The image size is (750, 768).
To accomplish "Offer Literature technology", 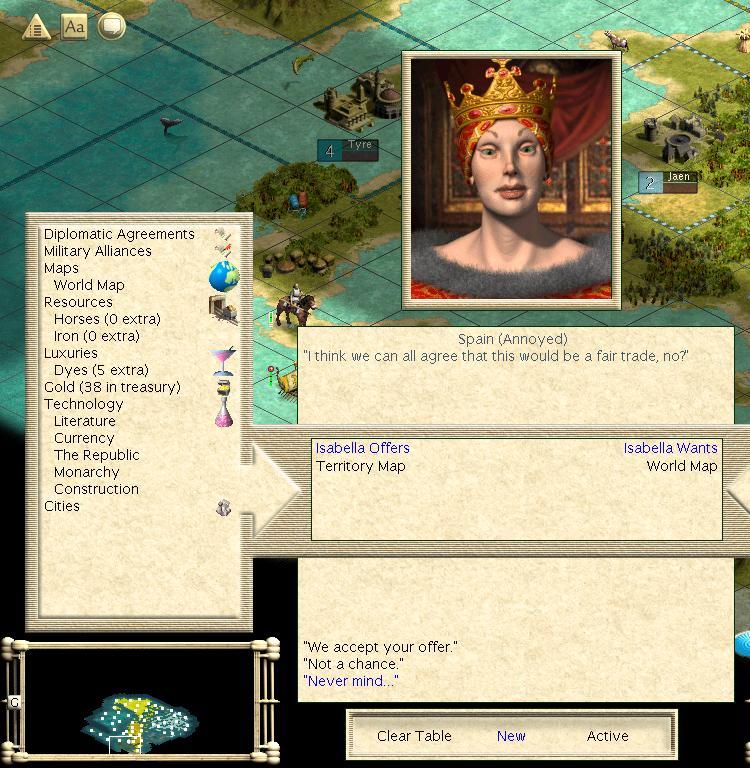I will click(85, 421).
